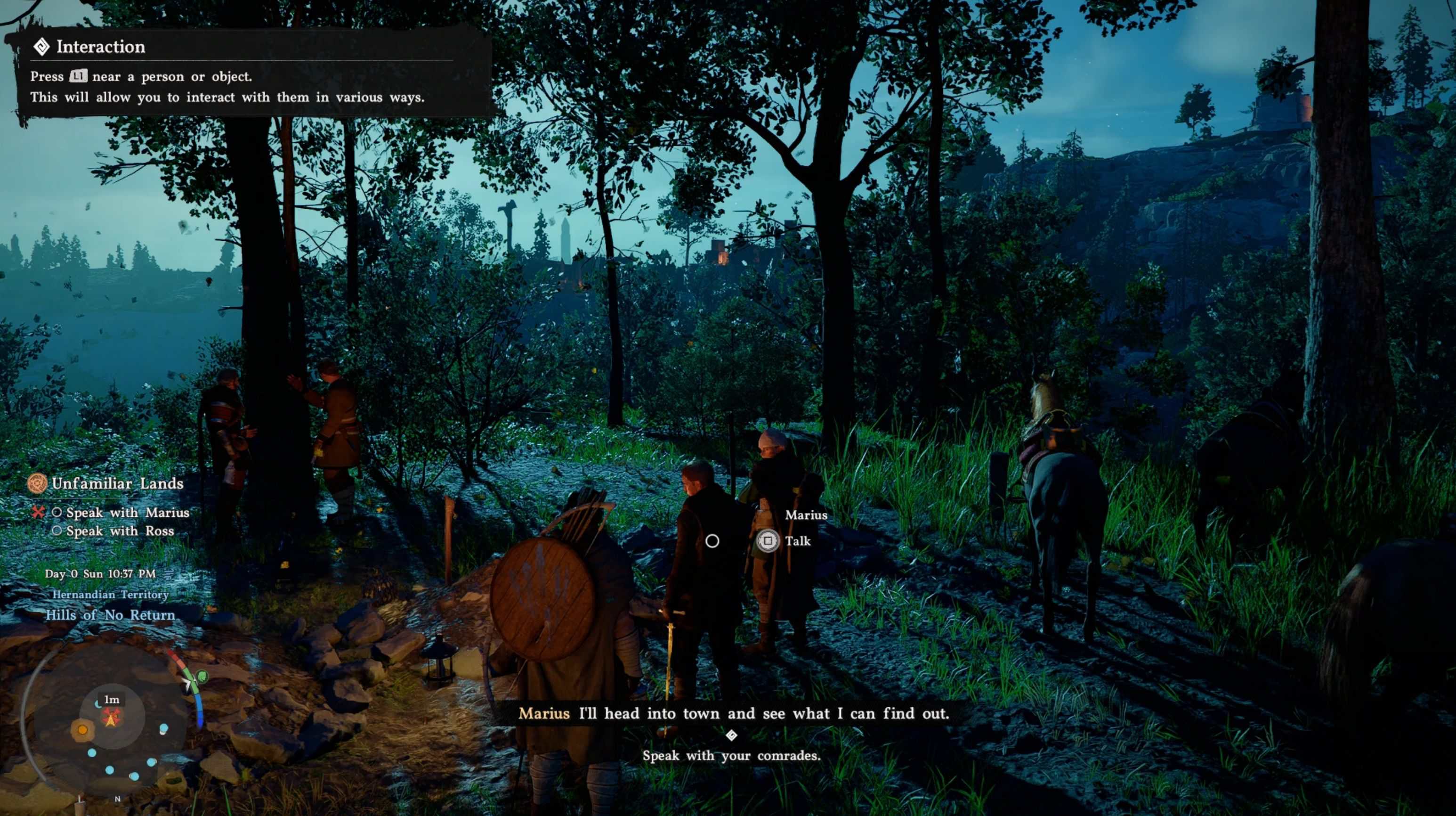1456x816 pixels.
Task: Select the Unfamiliar Lands quest title
Action: [x=117, y=483]
